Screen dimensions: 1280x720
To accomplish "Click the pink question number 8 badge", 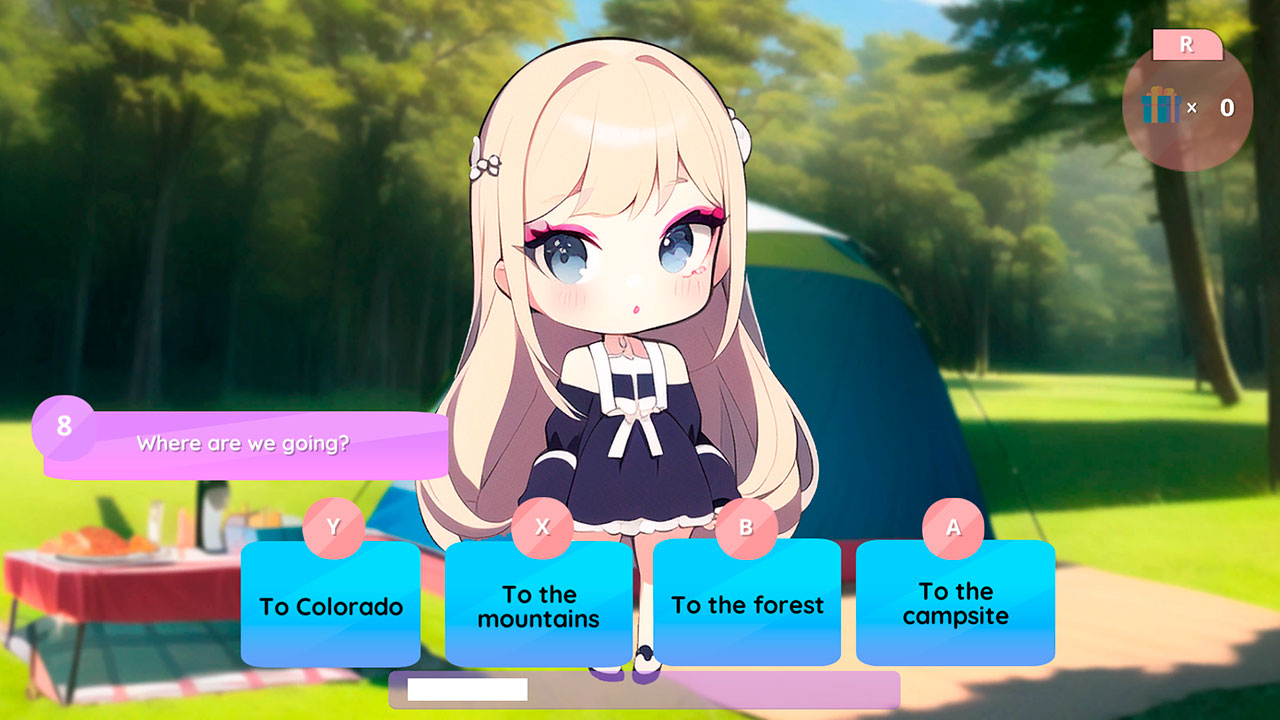I will tap(64, 425).
